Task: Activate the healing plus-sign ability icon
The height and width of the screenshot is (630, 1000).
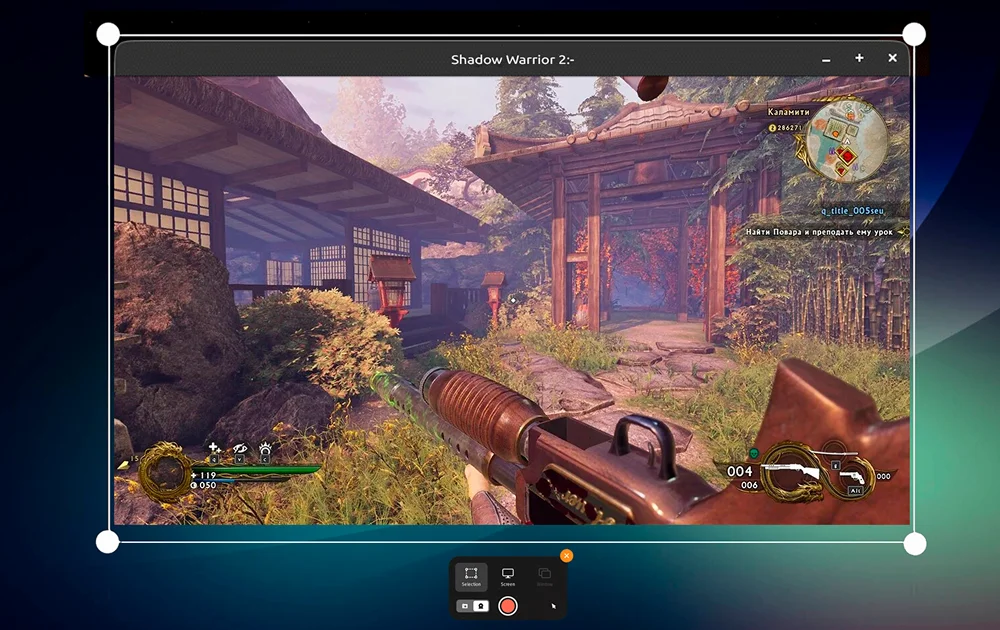Action: [214, 449]
